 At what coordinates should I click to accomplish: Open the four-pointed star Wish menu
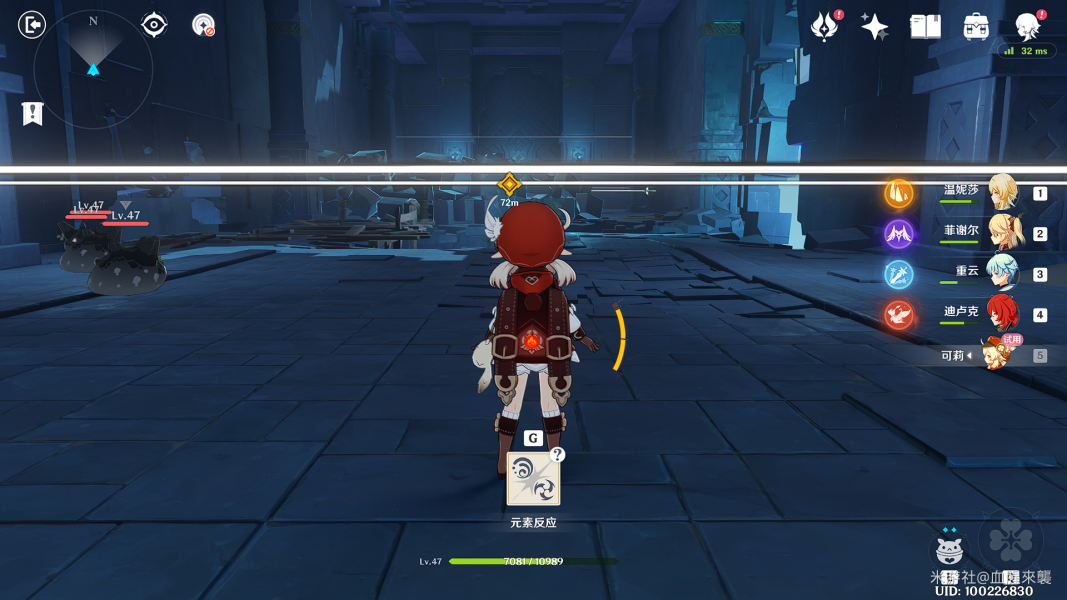(875, 27)
